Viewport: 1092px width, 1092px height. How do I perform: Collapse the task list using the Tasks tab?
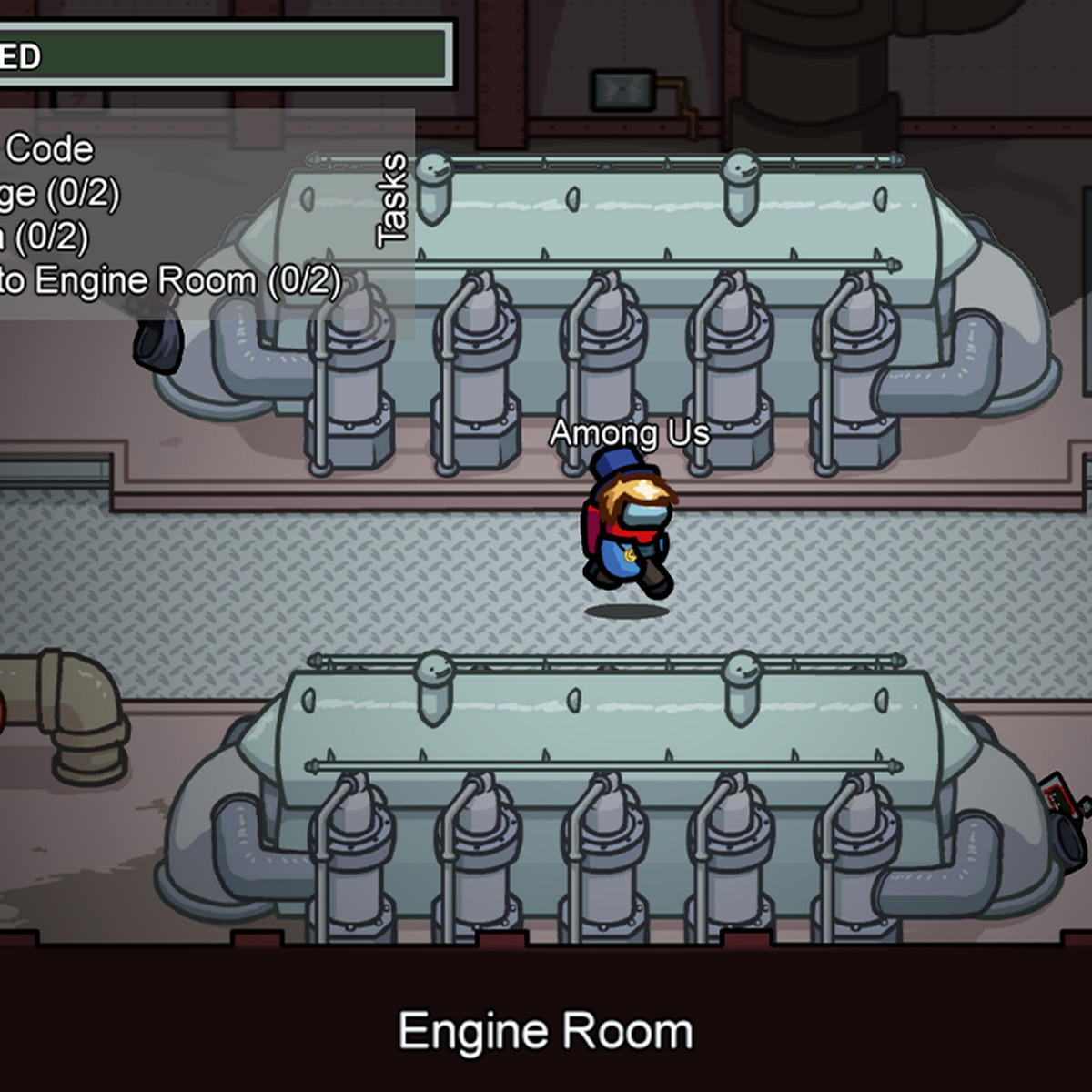[392, 201]
